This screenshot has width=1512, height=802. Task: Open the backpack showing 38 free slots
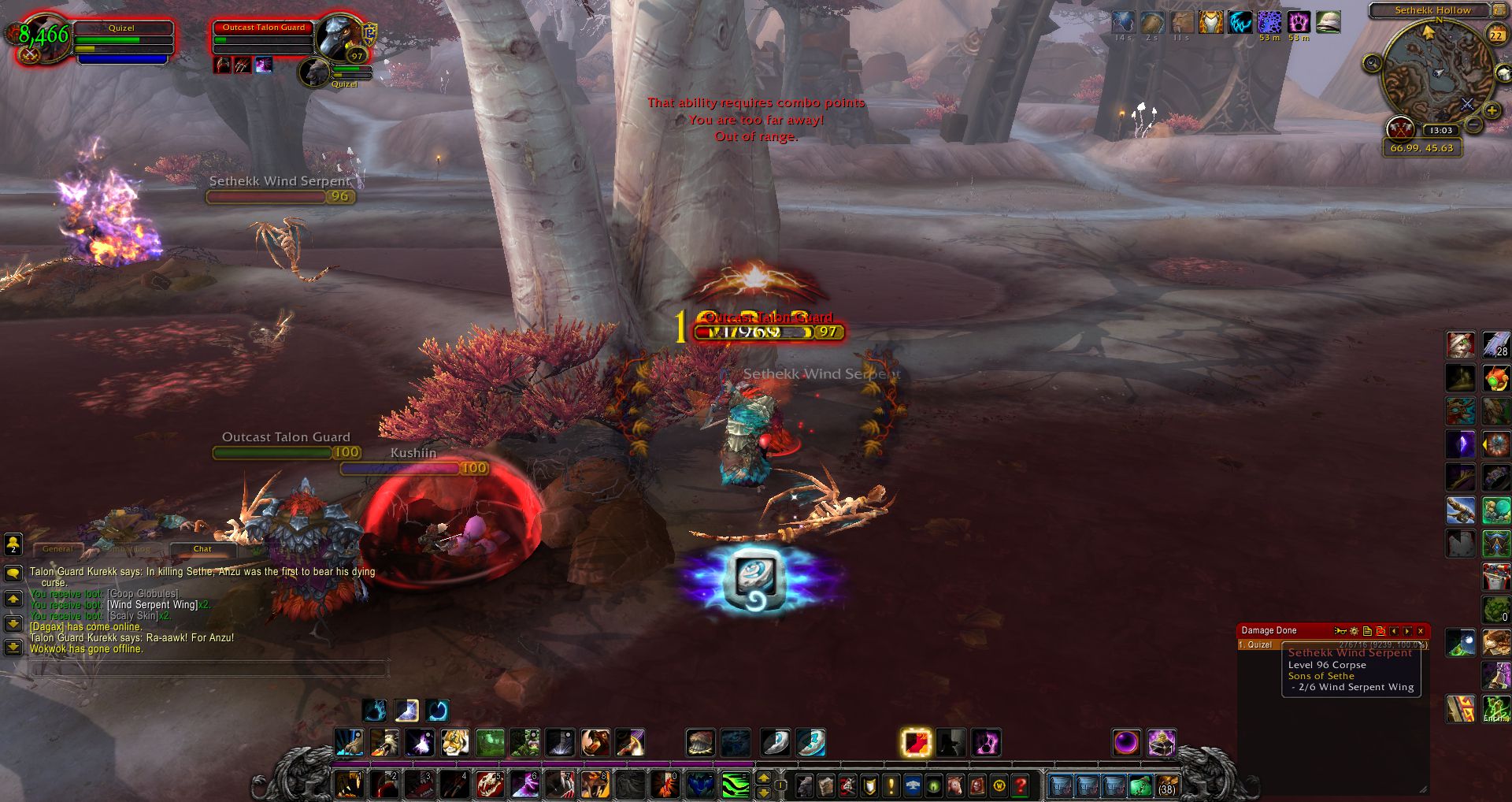click(x=1166, y=785)
